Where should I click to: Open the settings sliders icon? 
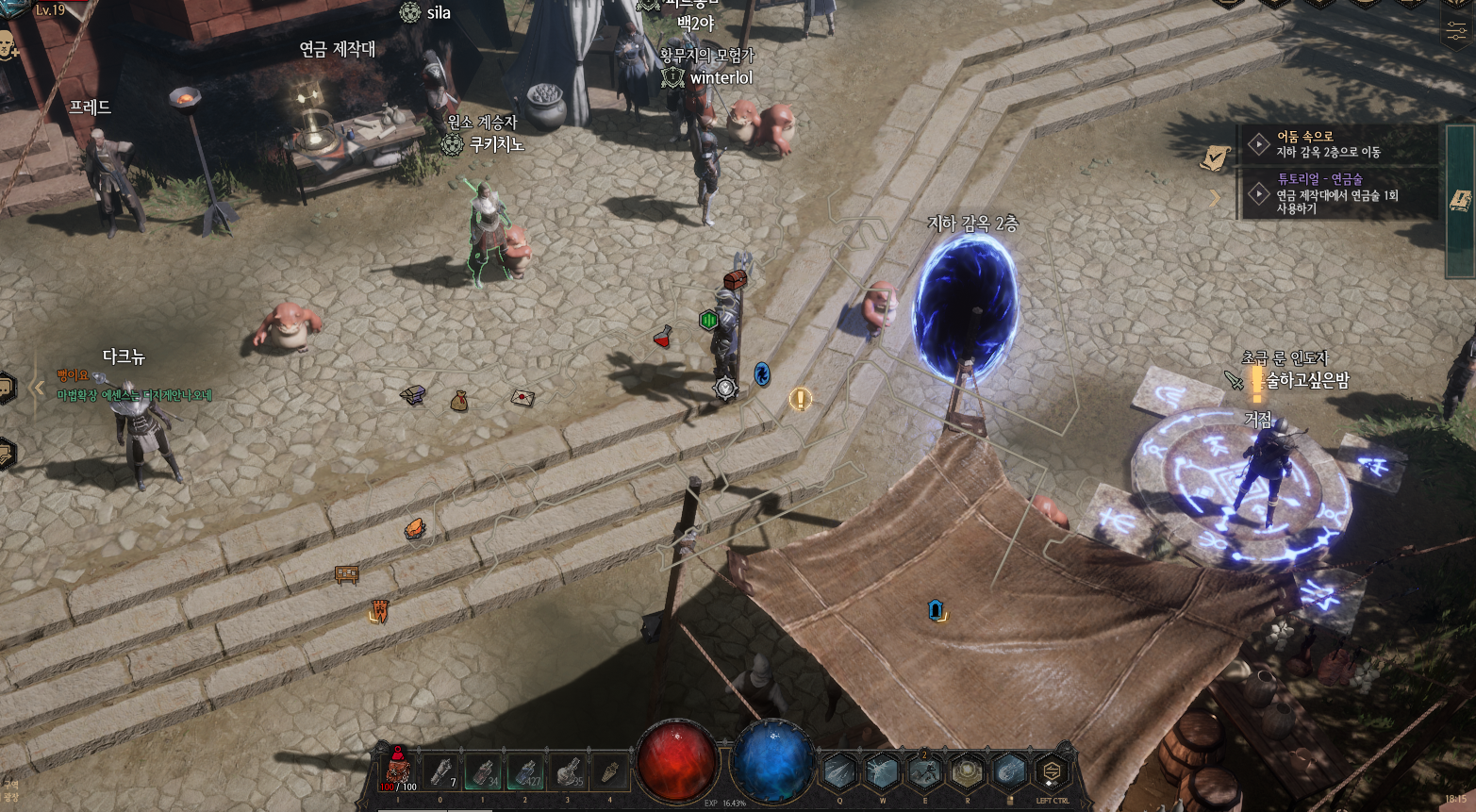click(1455, 30)
